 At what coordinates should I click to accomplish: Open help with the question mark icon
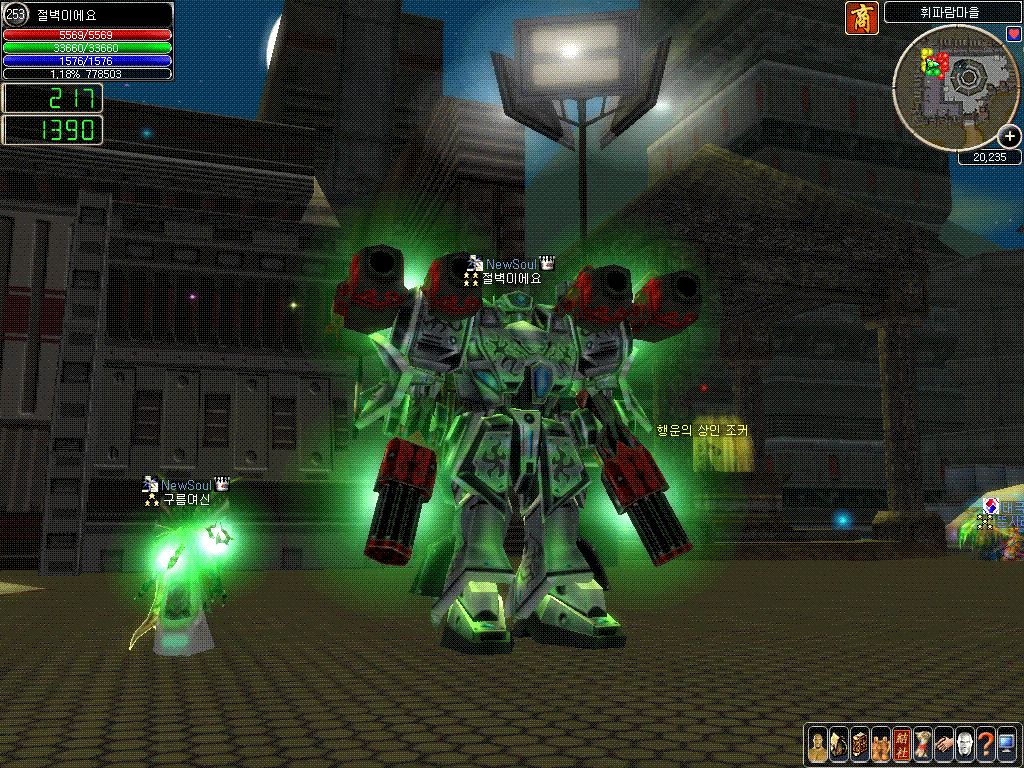(986, 744)
